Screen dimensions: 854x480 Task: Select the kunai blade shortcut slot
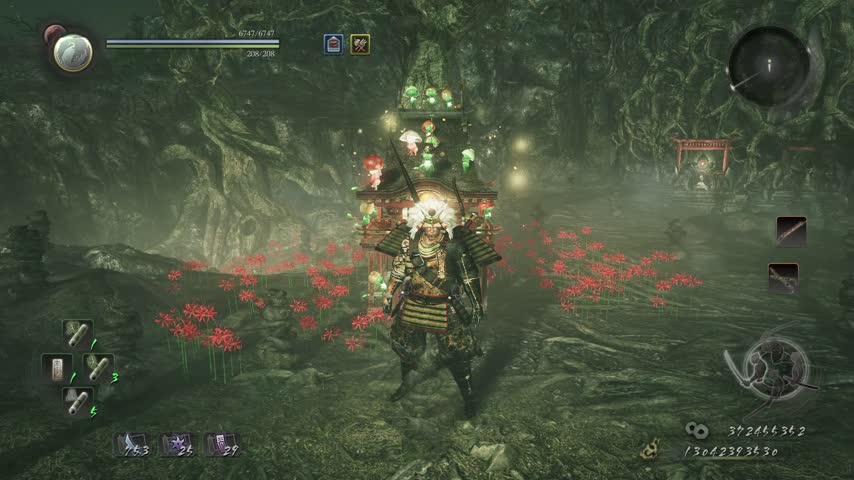pos(130,444)
